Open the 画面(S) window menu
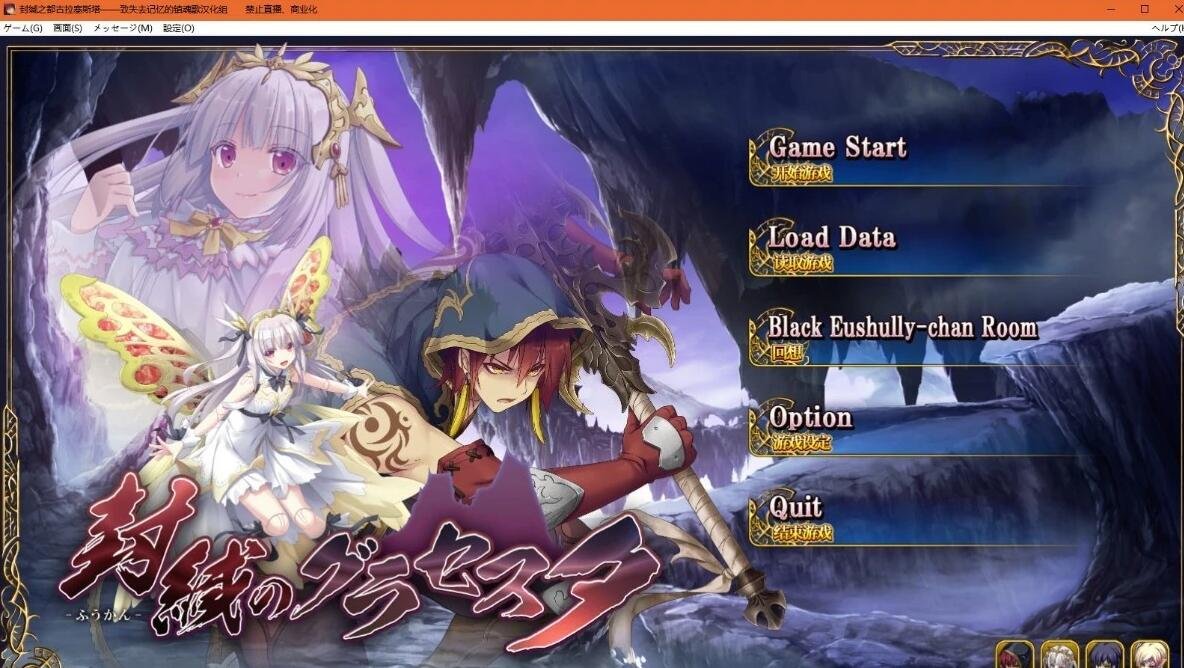 [68, 28]
